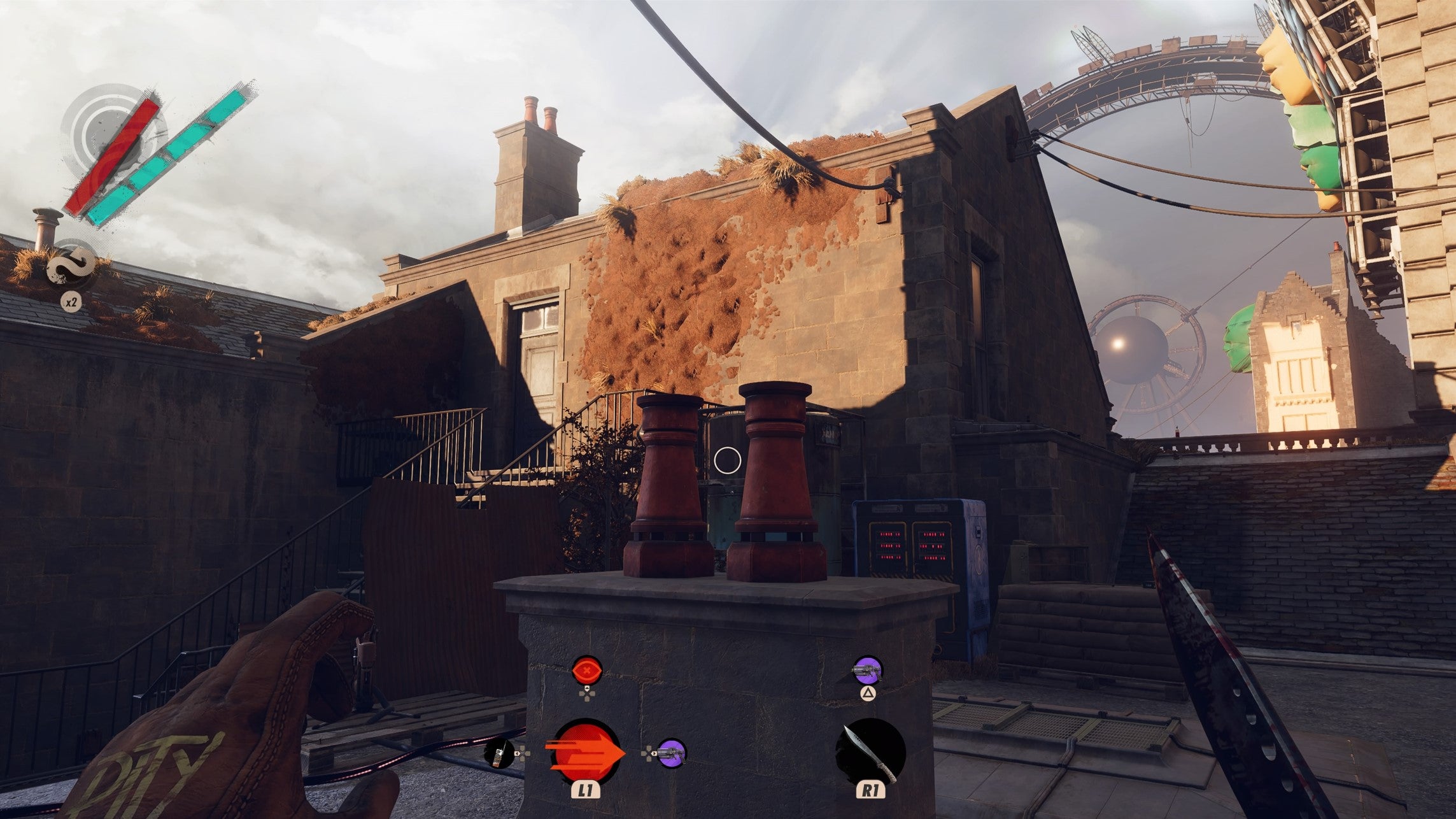This screenshot has height=819, width=1456.
Task: Open the ability wheel via the L1 ability circle
Action: click(587, 753)
